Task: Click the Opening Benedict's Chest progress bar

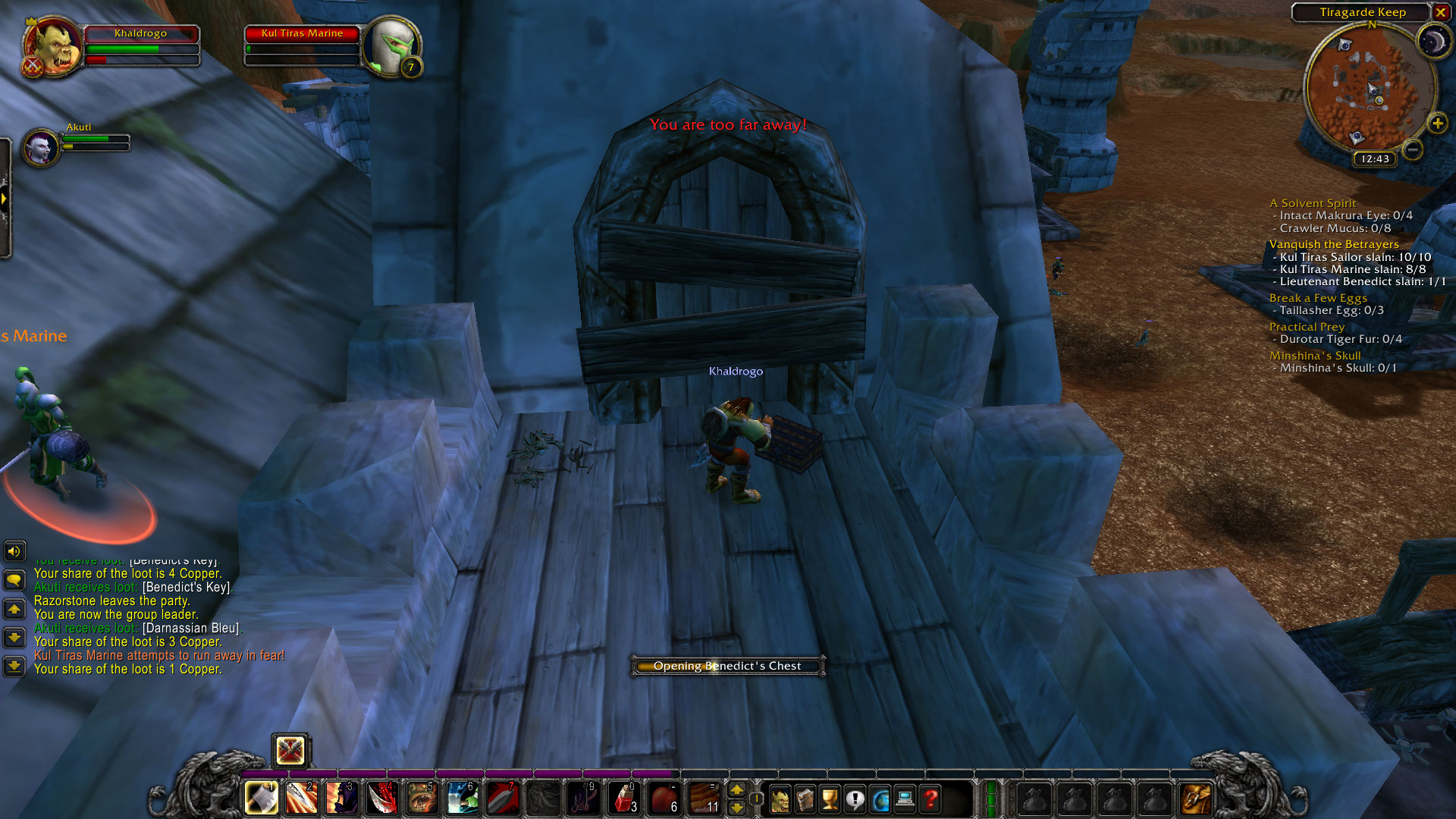Action: 726,665
